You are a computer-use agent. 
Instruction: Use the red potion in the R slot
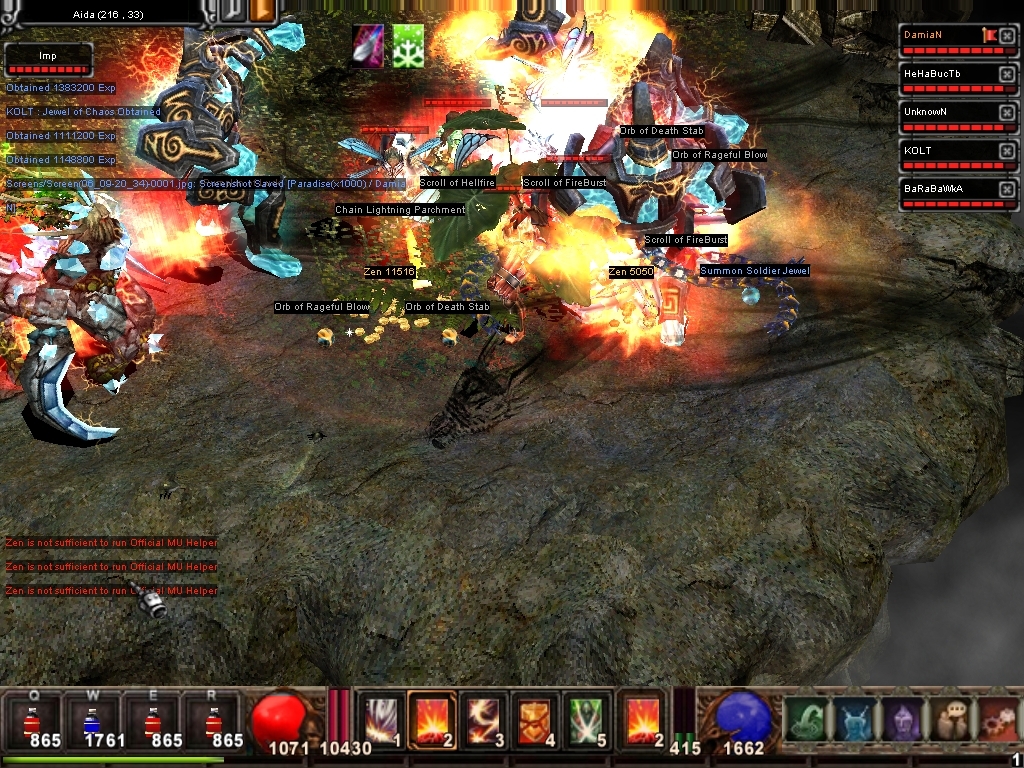[212, 719]
